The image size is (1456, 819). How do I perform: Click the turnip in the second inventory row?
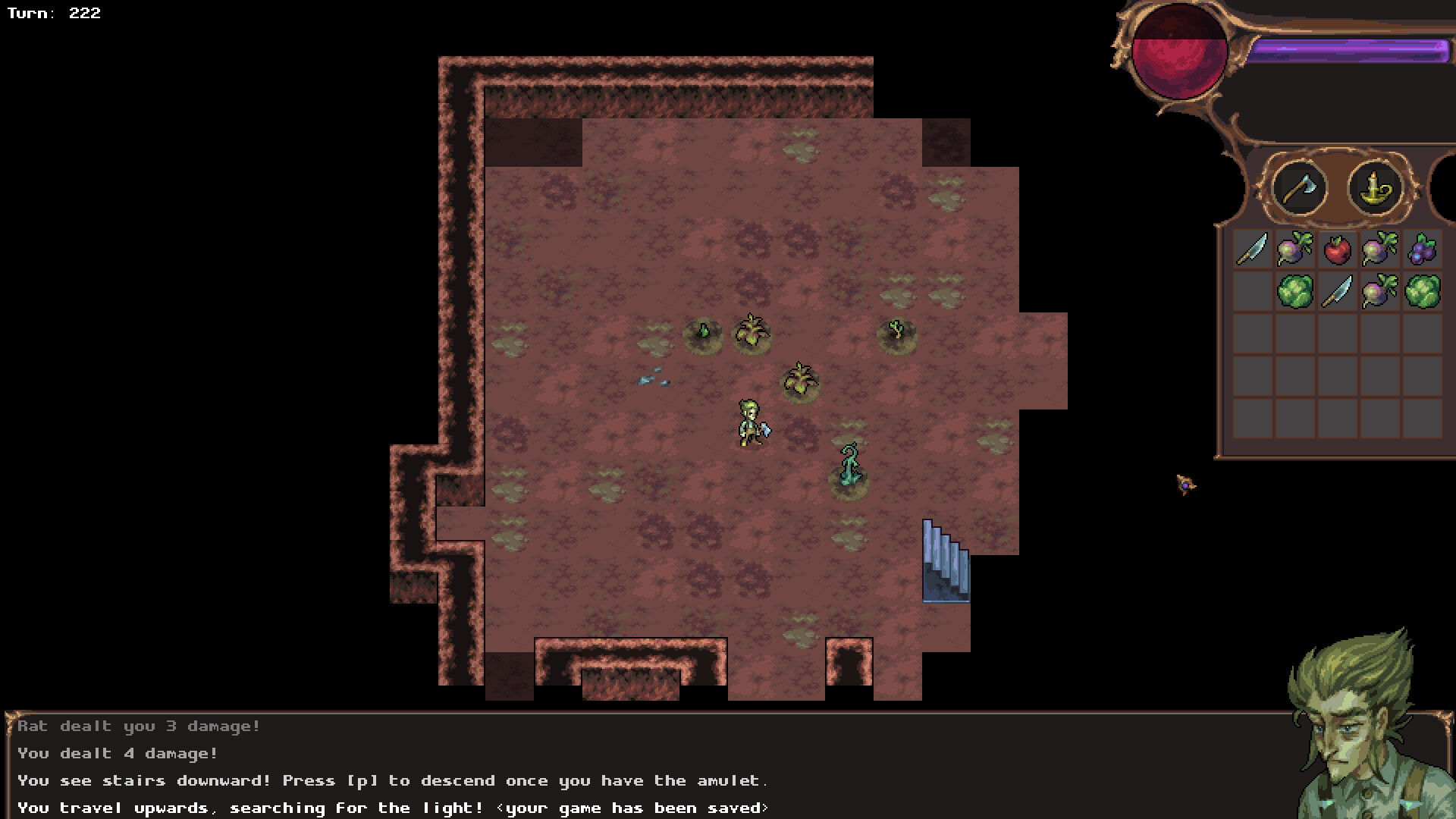pyautogui.click(x=1380, y=293)
